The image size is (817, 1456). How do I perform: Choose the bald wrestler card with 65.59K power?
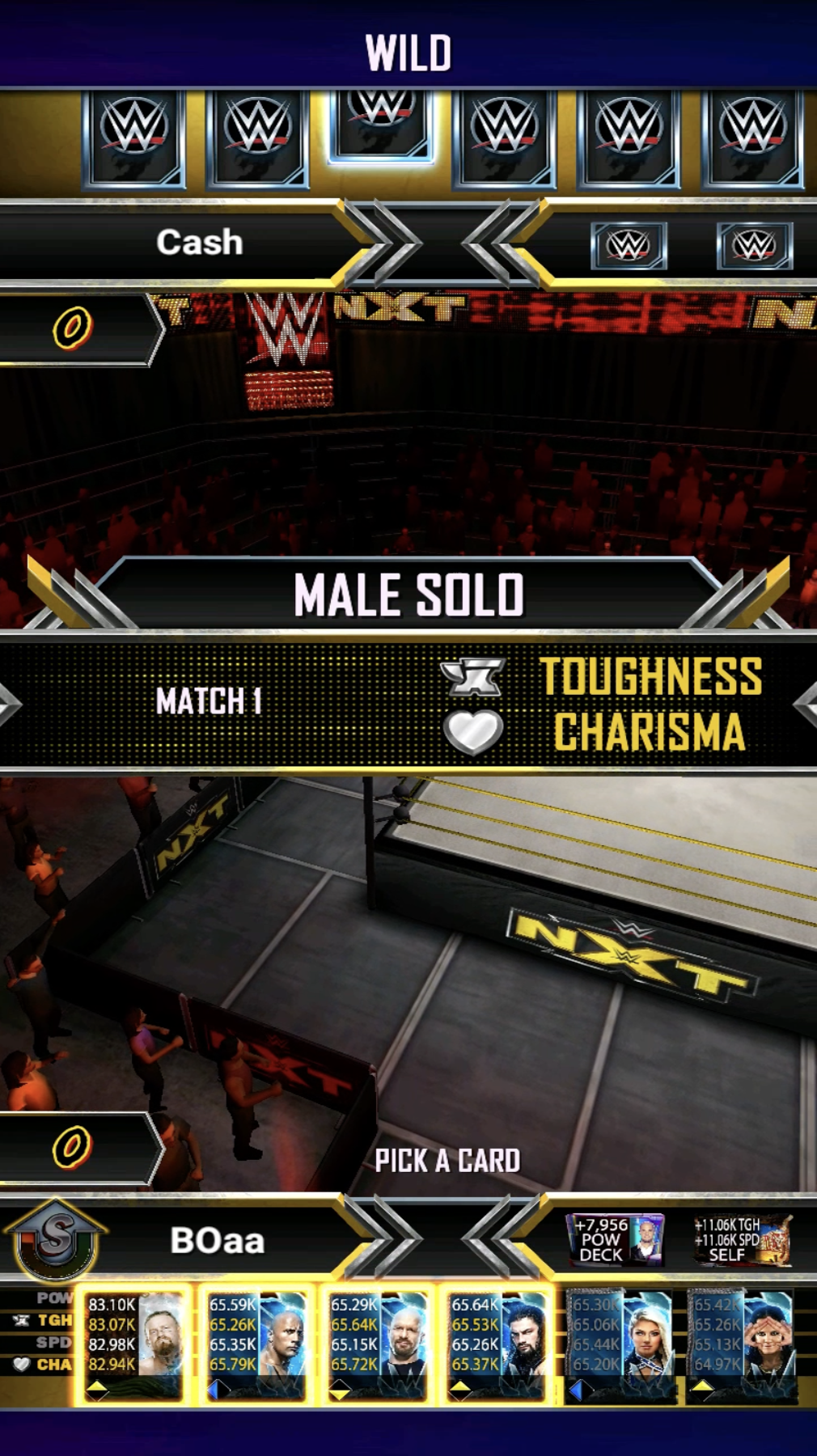coord(256,1343)
